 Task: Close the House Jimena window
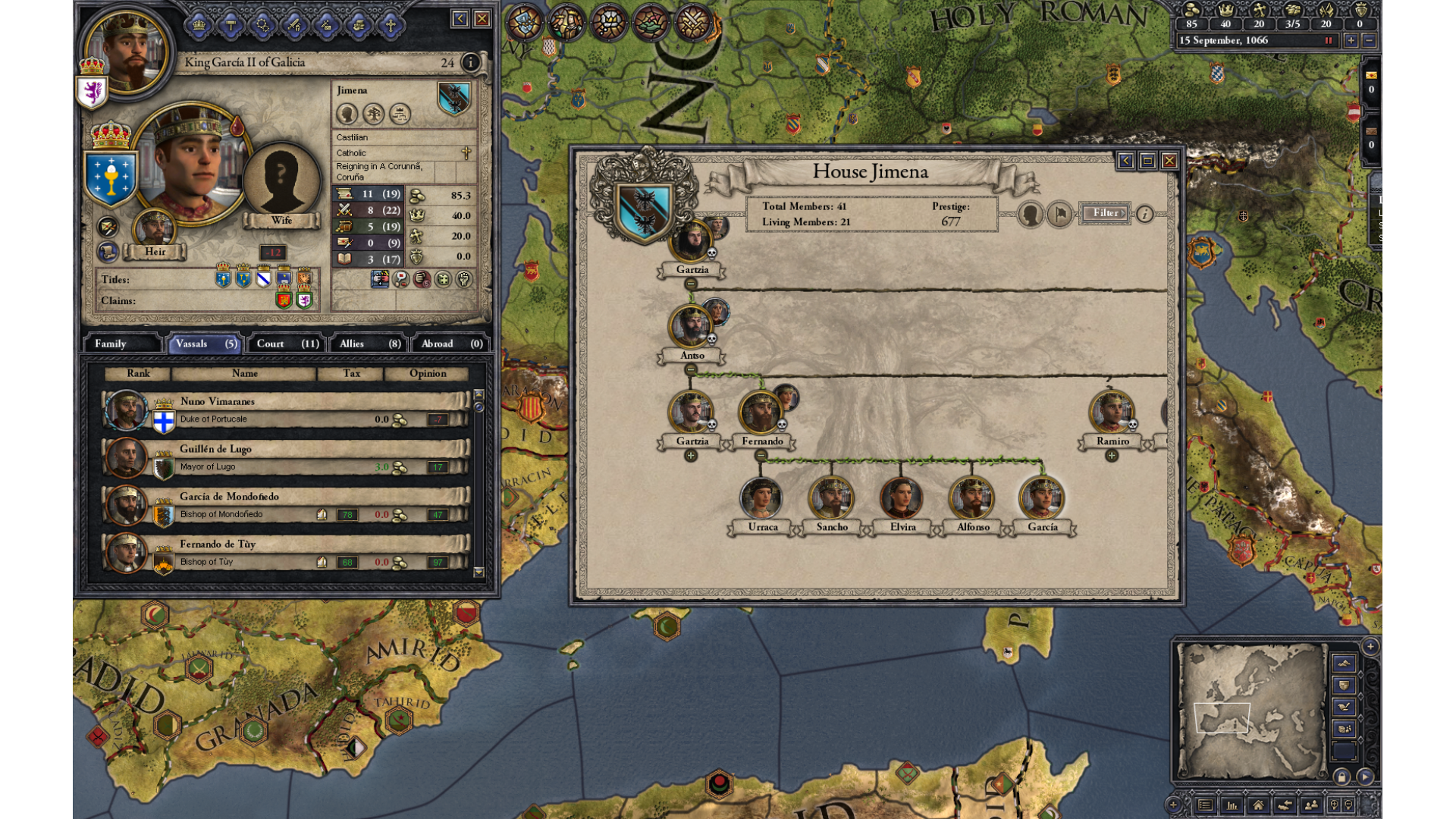pos(1169,161)
